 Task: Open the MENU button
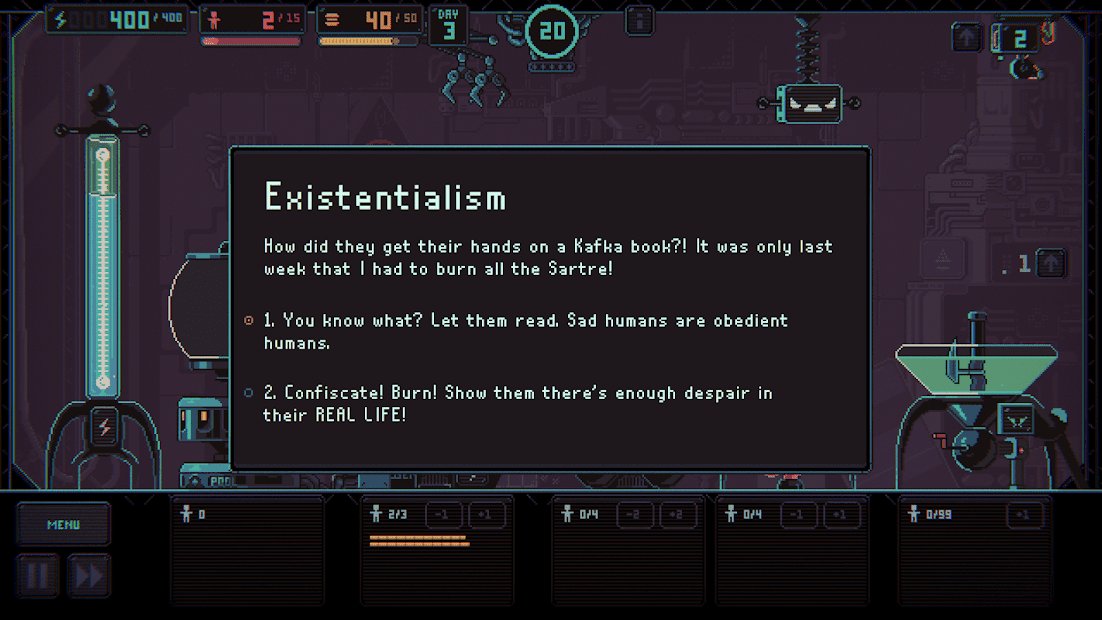click(63, 524)
